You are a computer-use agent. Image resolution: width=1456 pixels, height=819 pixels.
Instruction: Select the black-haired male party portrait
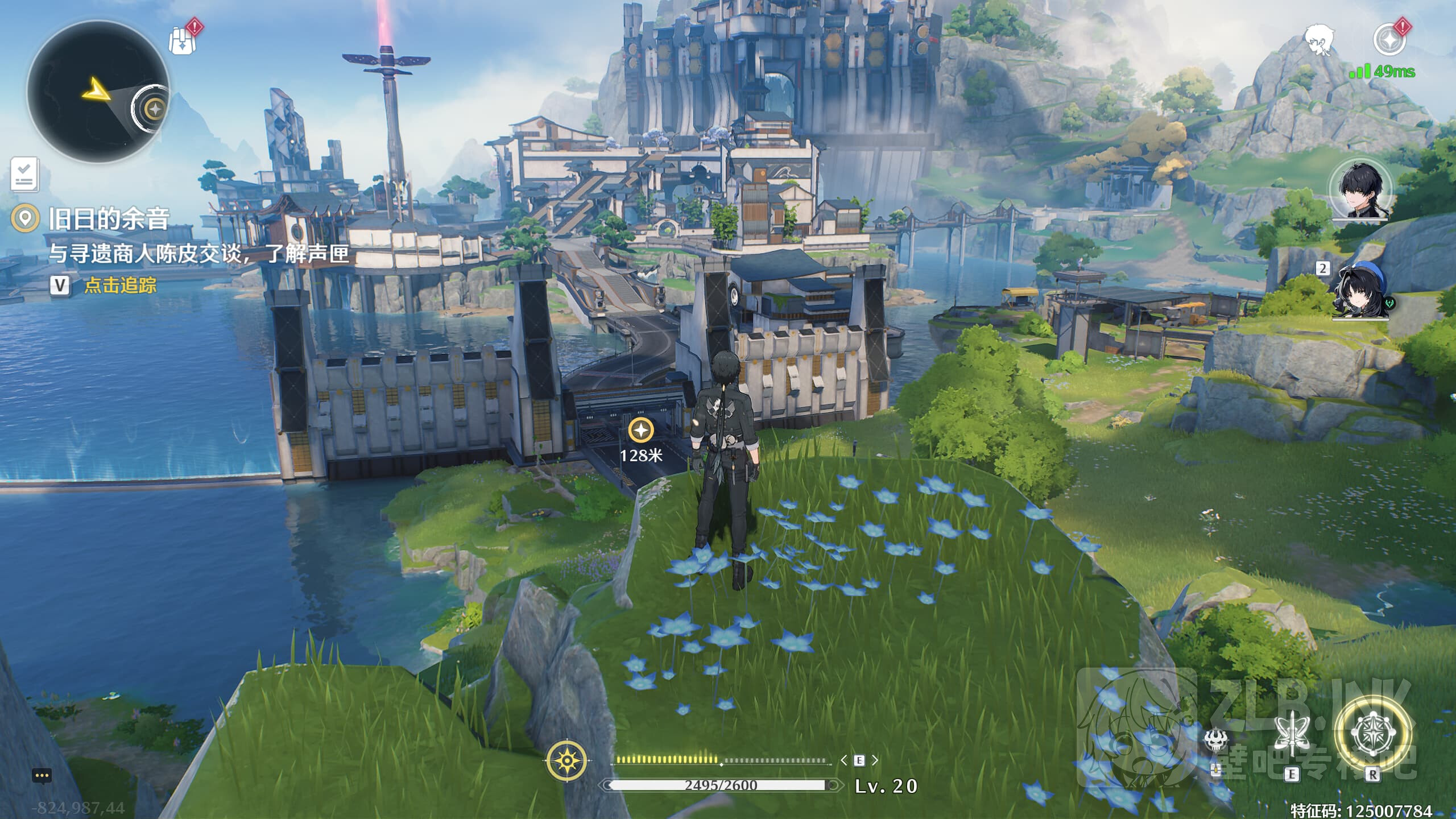pyautogui.click(x=1360, y=189)
